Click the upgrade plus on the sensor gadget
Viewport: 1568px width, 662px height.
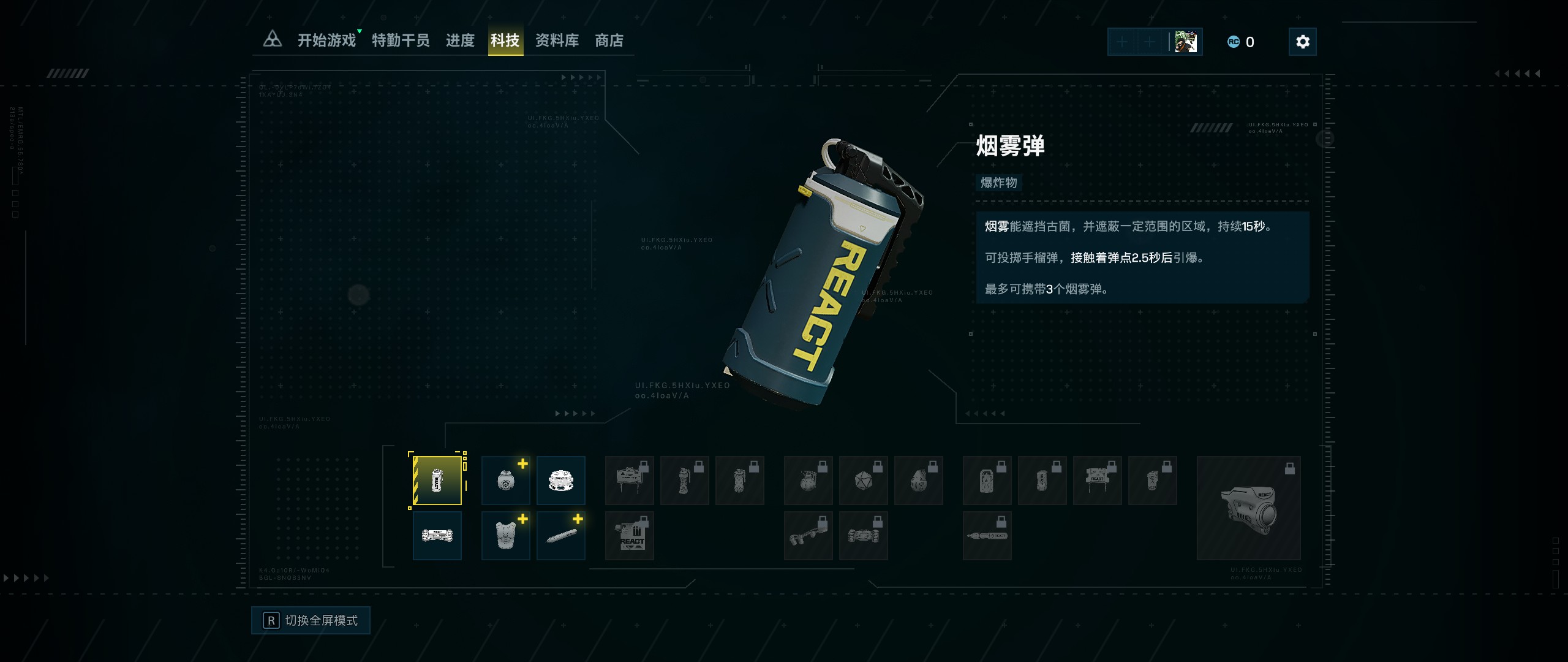click(x=522, y=464)
